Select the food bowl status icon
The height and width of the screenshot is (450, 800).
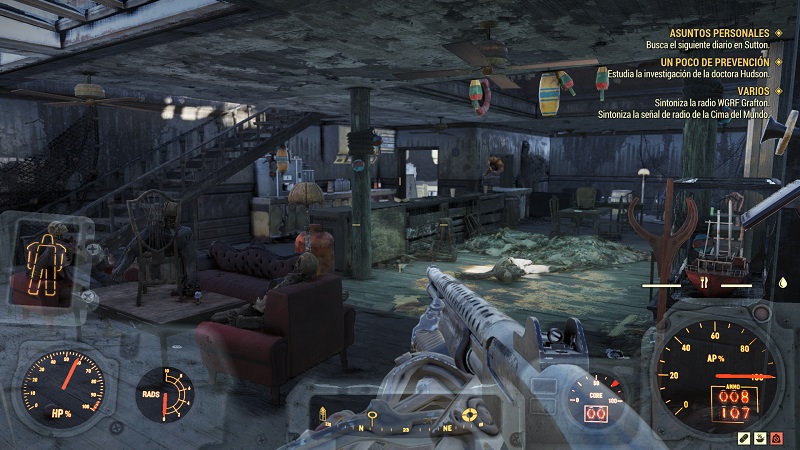point(762,438)
